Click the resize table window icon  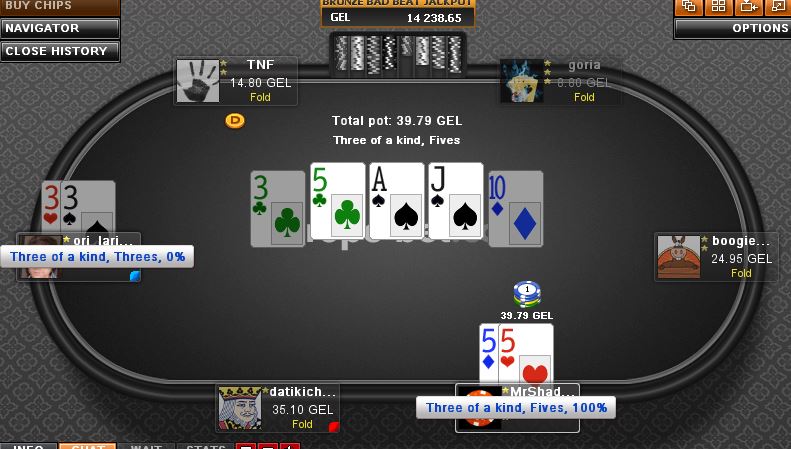click(778, 7)
